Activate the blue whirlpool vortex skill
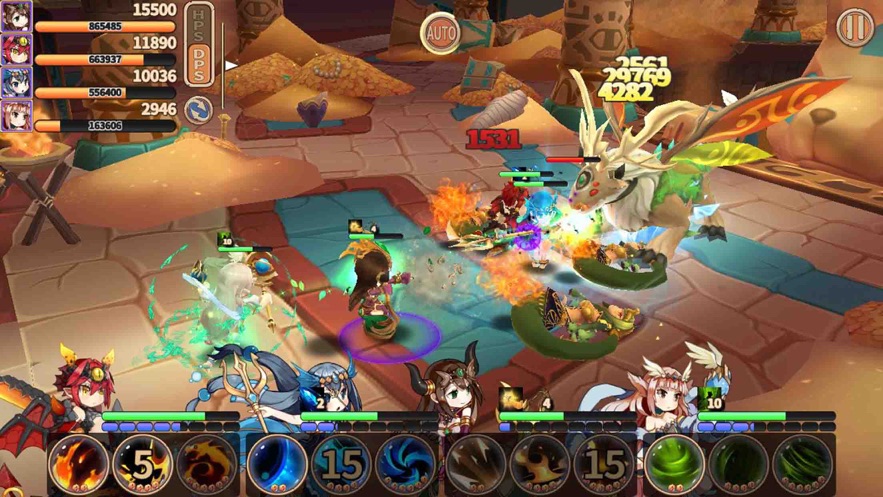 (x=404, y=463)
